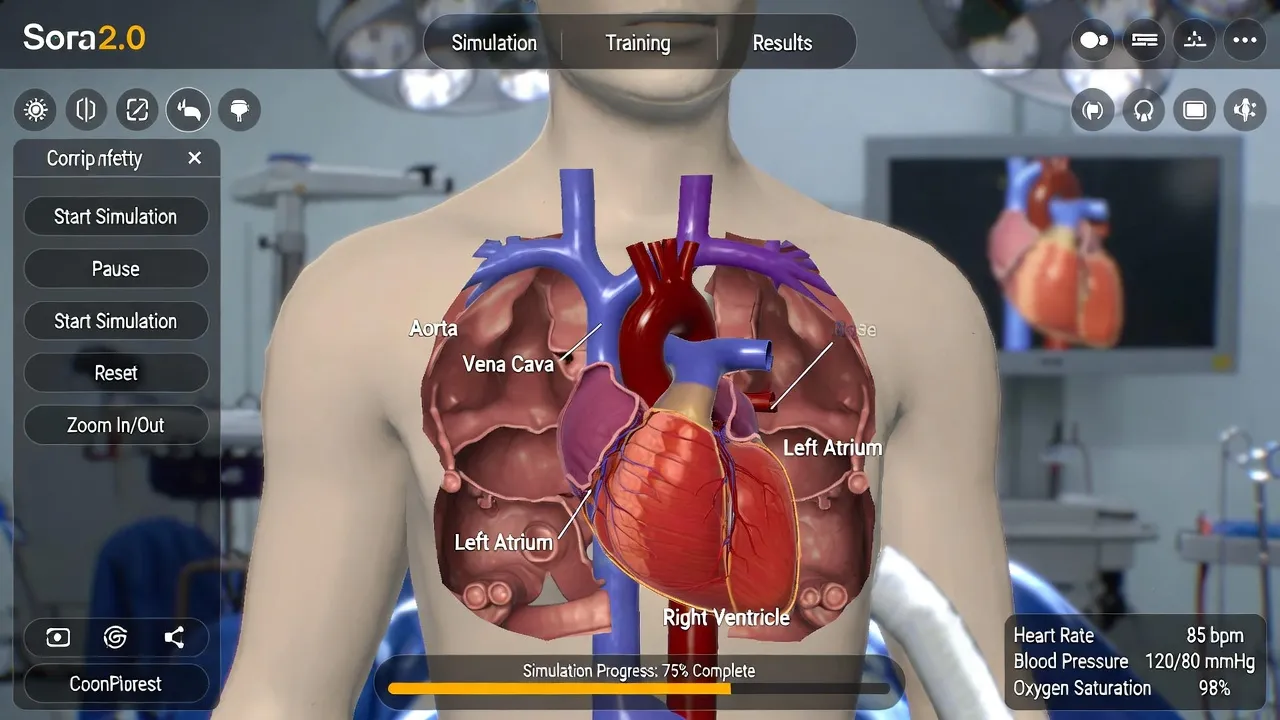This screenshot has height=720, width=1280.
Task: Toggle the two-circles icon in top bar
Action: [x=1094, y=40]
